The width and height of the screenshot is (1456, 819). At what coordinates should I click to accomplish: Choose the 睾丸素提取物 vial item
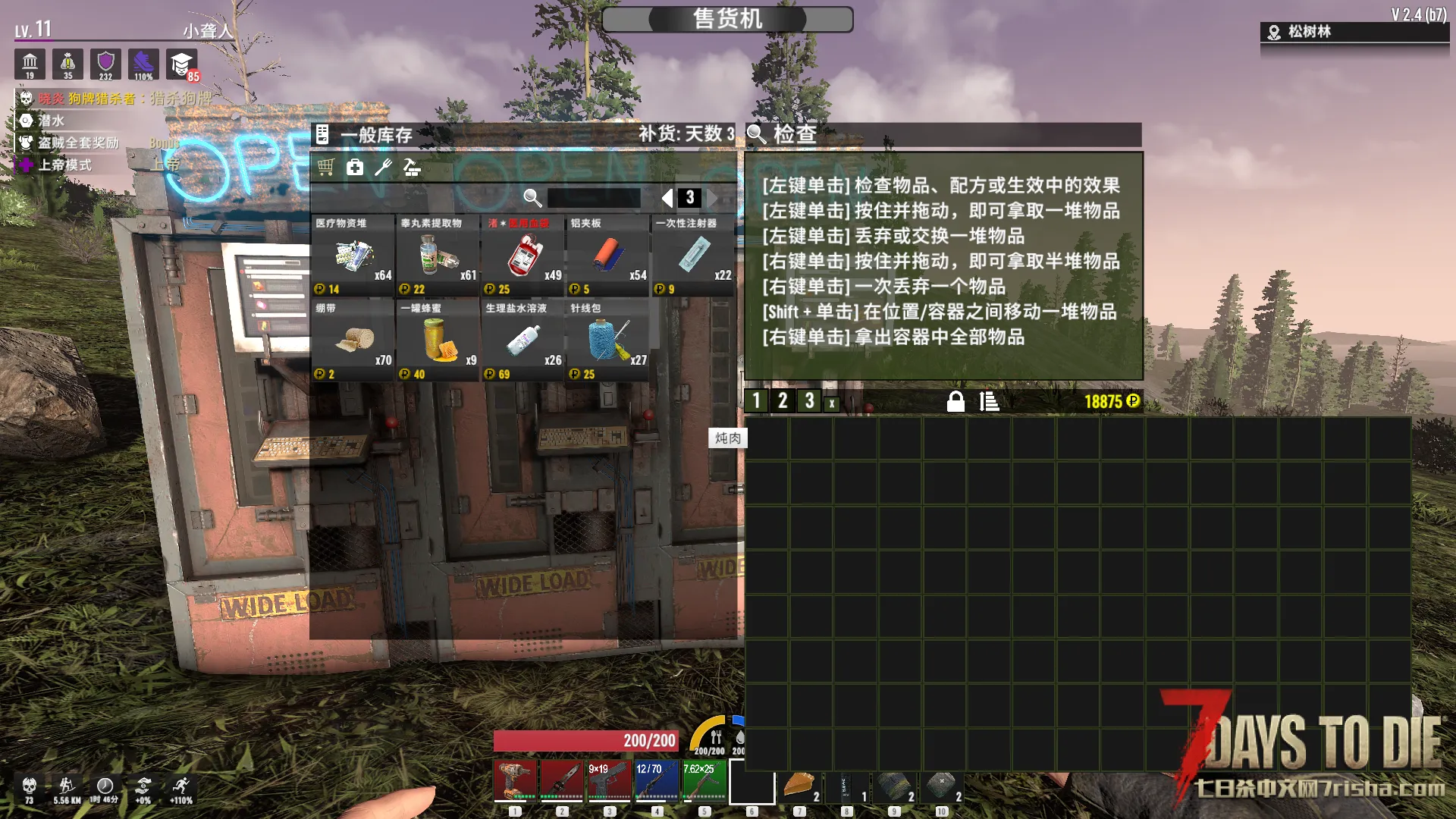(438, 256)
